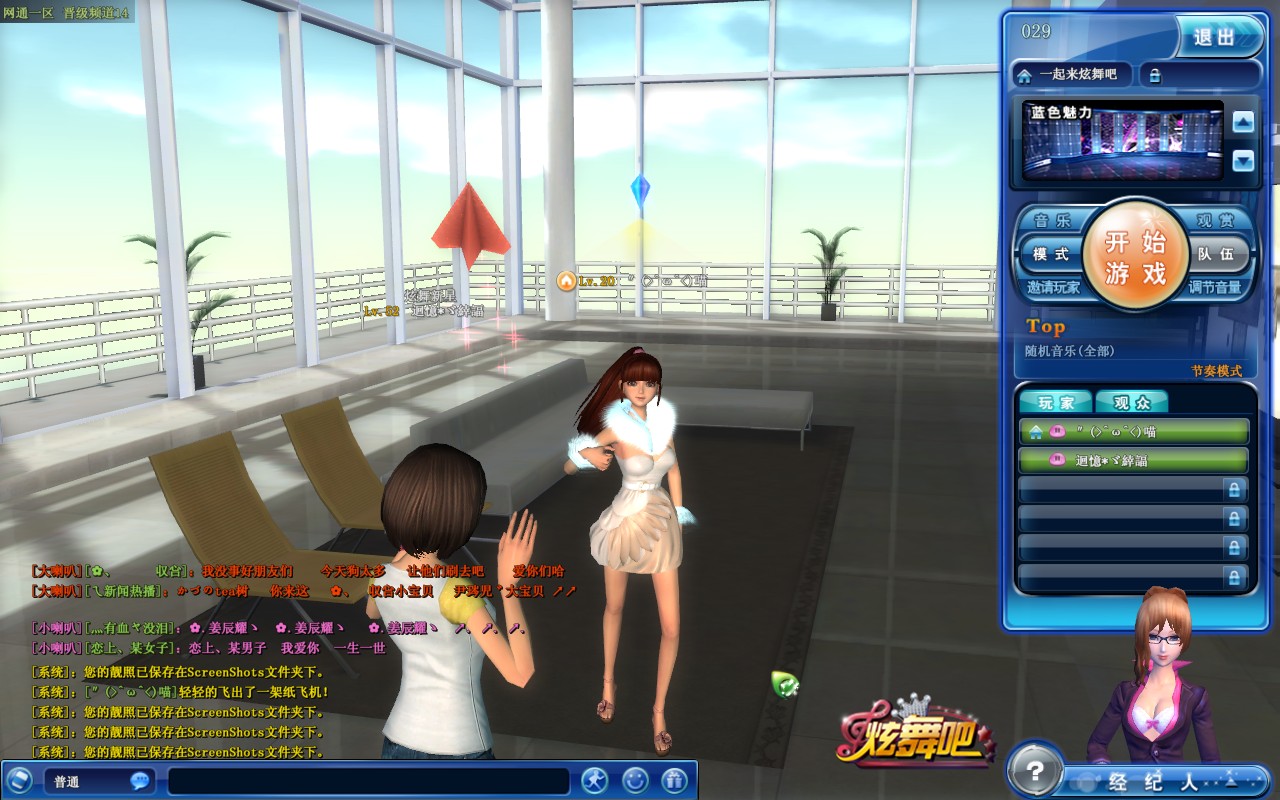Open the 音乐 music selection
1280x800 pixels.
click(x=1051, y=221)
